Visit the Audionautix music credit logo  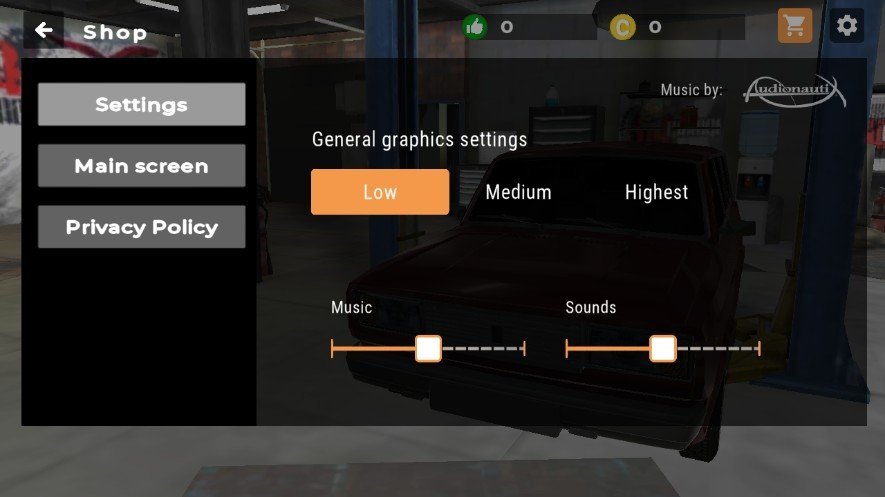pyautogui.click(x=793, y=92)
